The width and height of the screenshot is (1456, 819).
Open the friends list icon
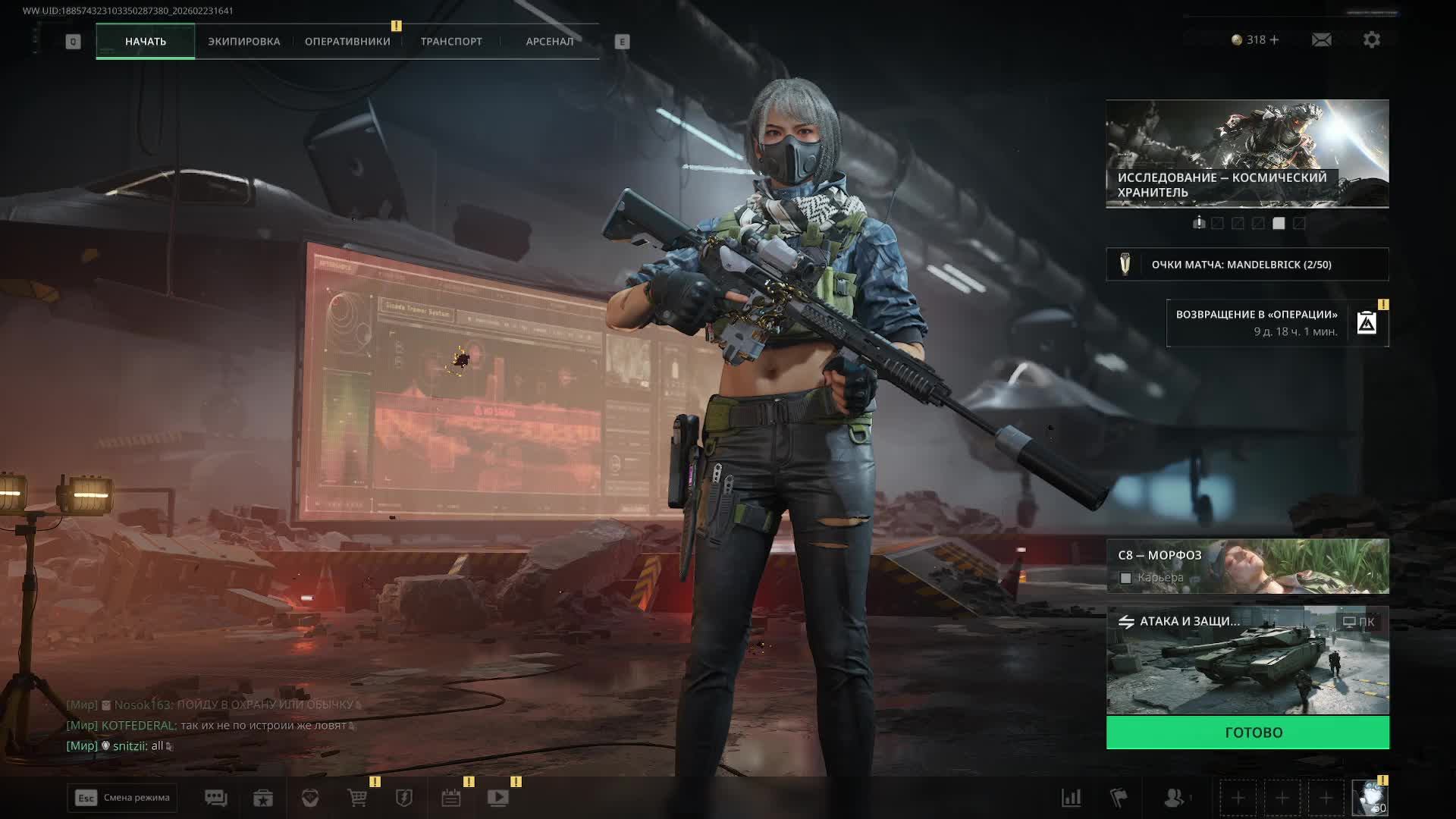tap(1174, 798)
